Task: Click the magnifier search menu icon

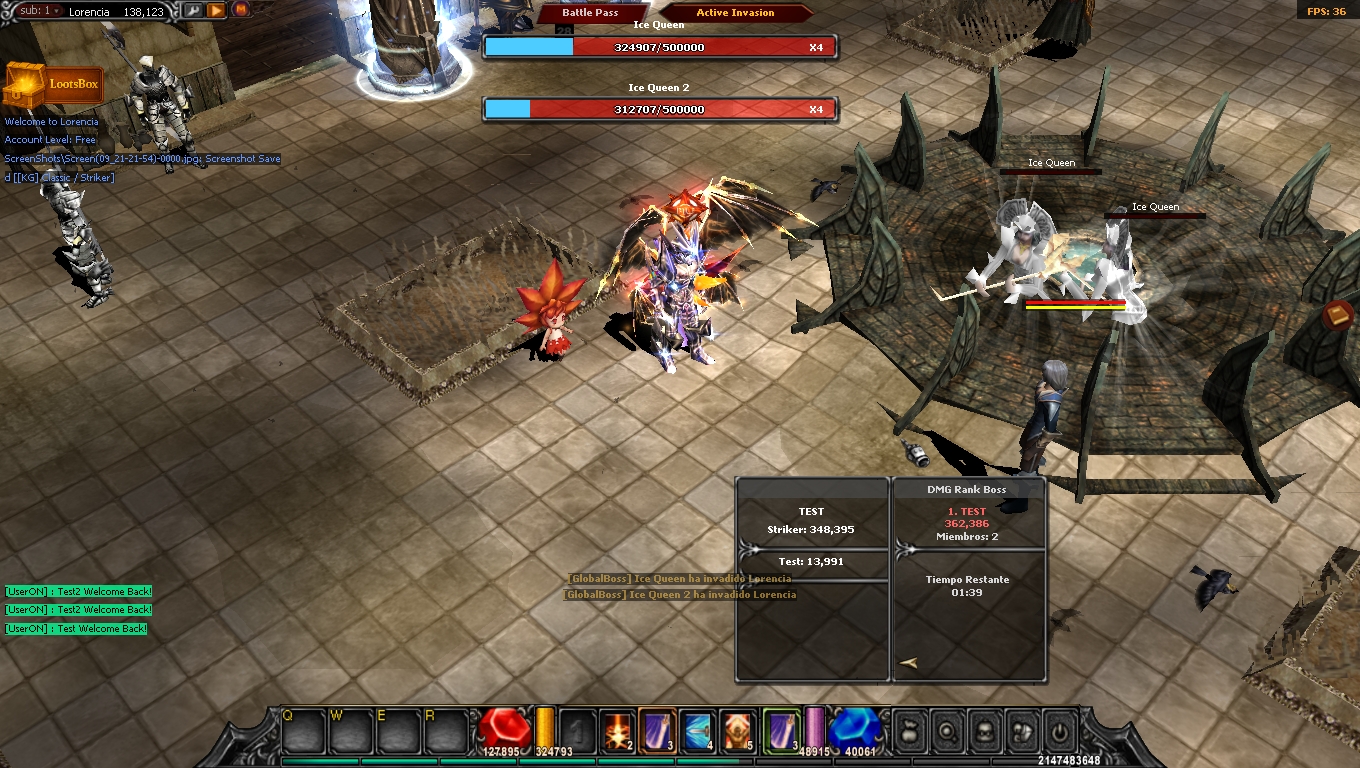Action: 946,731
